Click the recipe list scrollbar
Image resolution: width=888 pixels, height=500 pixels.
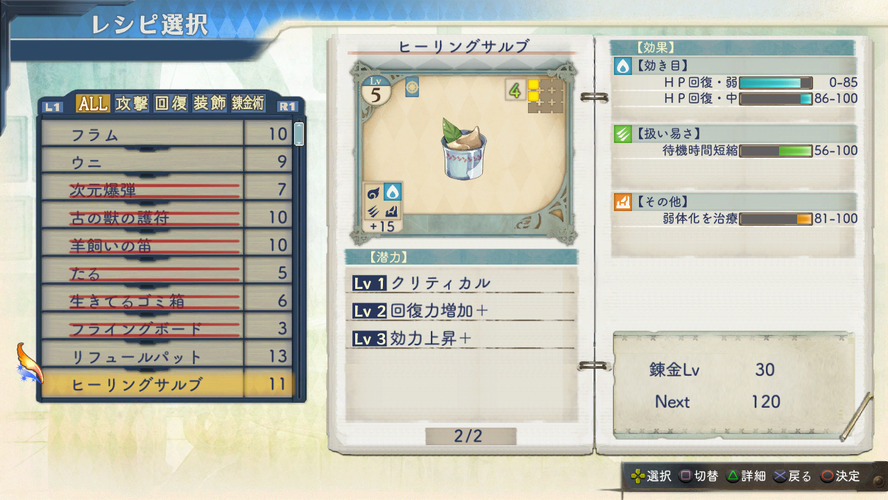(x=299, y=136)
